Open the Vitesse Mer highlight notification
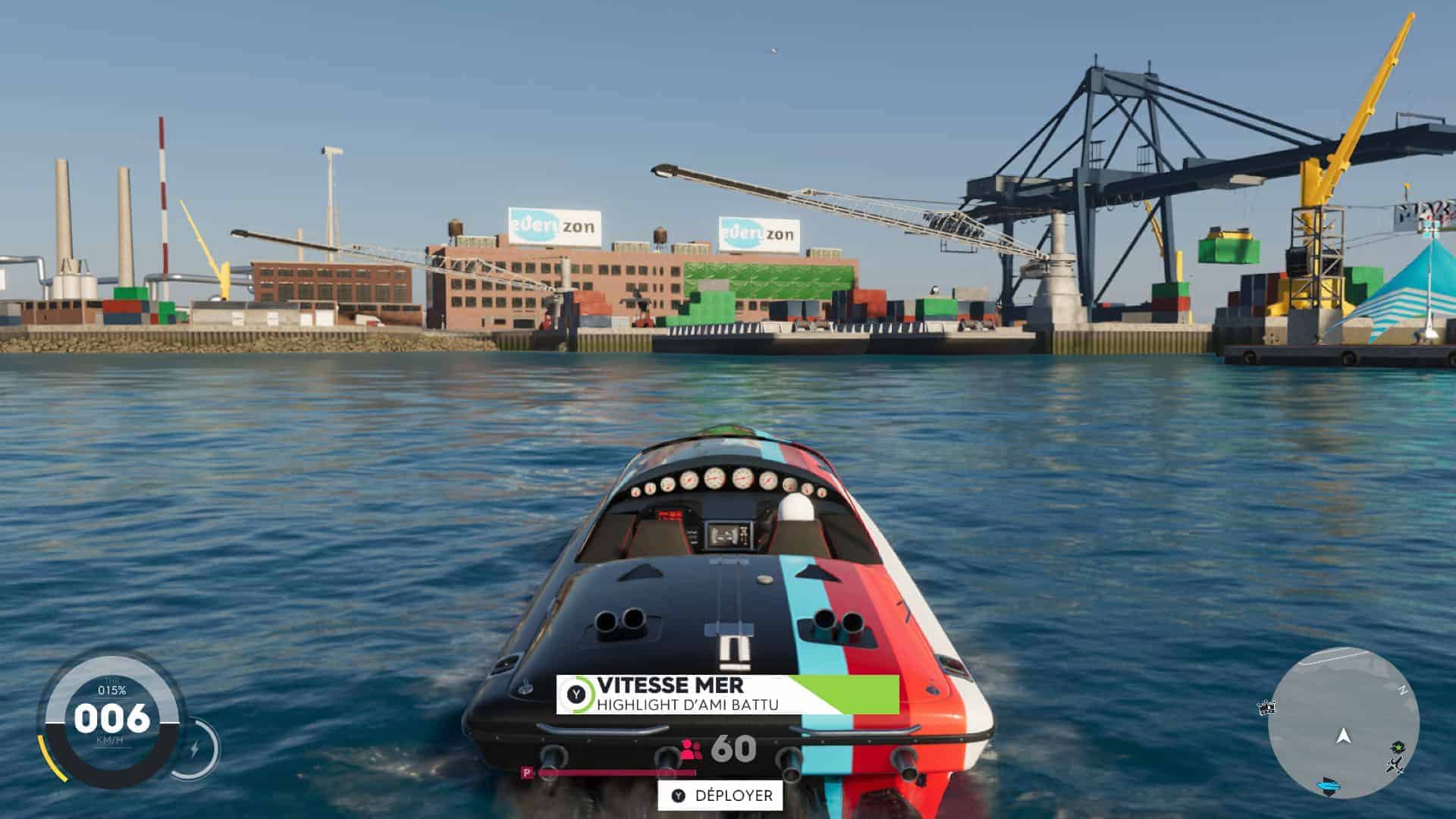The image size is (1456, 819). pos(726,695)
